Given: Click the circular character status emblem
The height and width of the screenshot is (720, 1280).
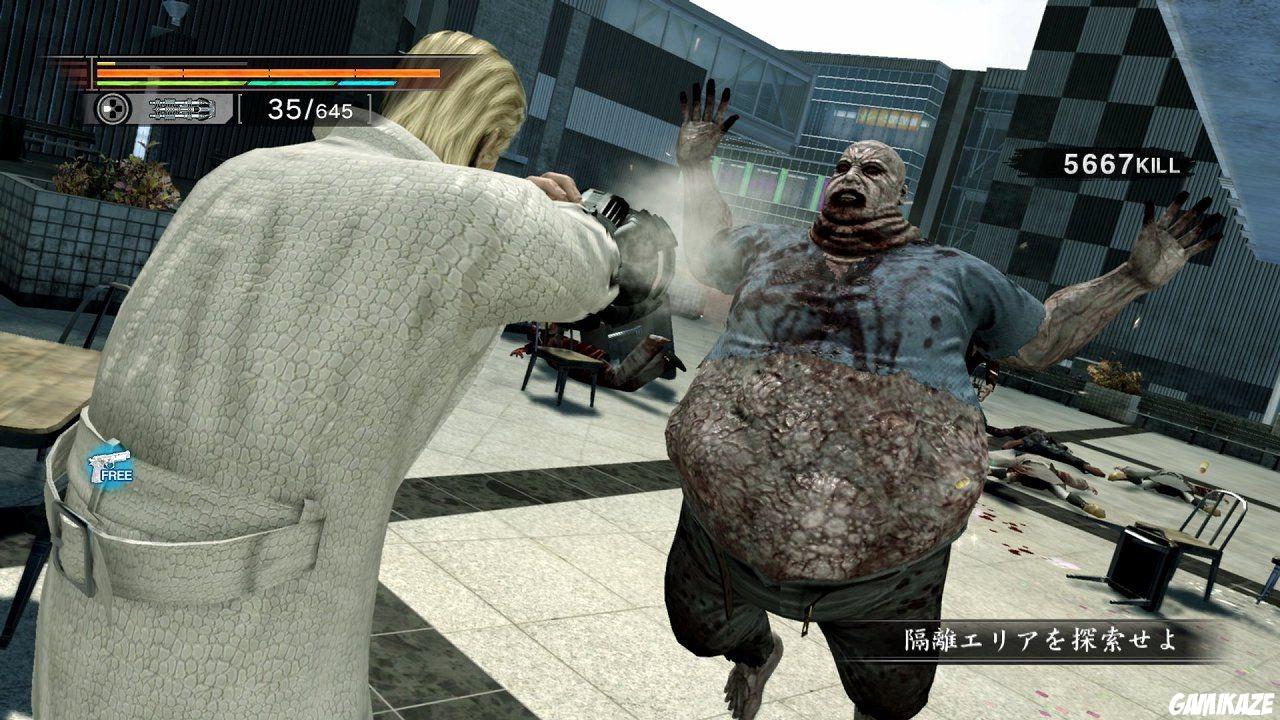Looking at the screenshot, I should [112, 109].
